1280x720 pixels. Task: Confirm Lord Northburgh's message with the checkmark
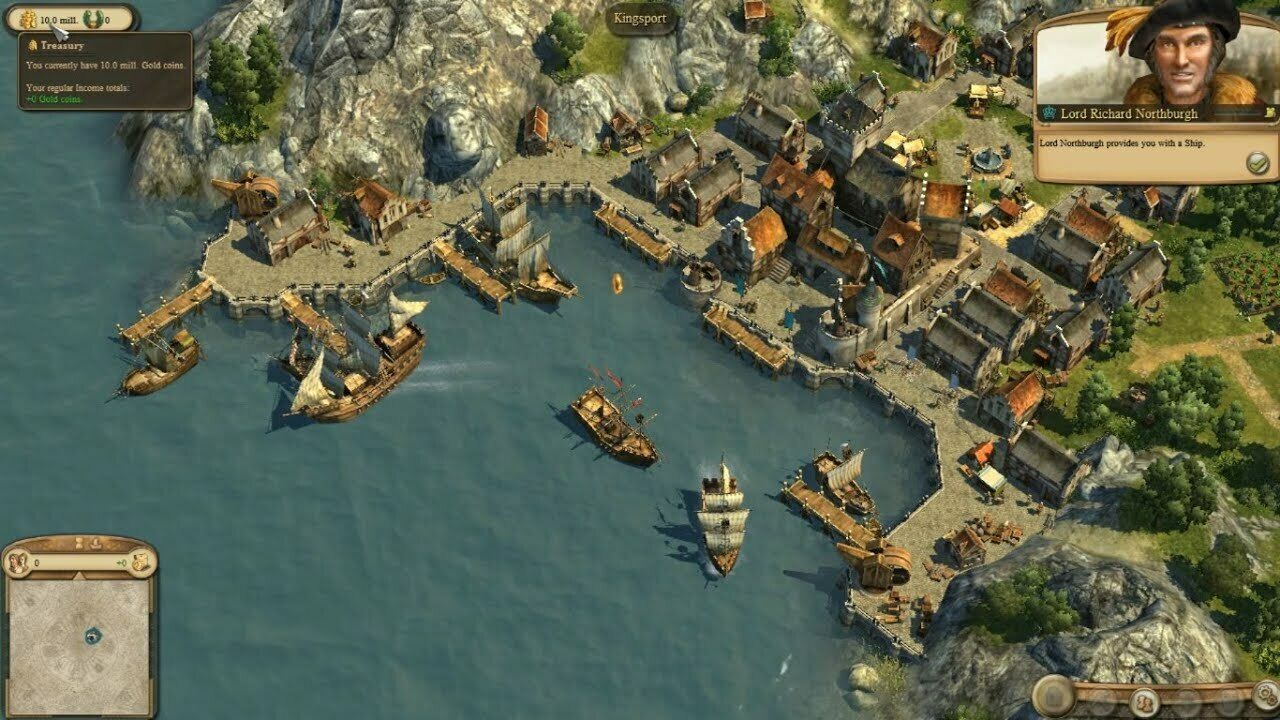[1257, 163]
